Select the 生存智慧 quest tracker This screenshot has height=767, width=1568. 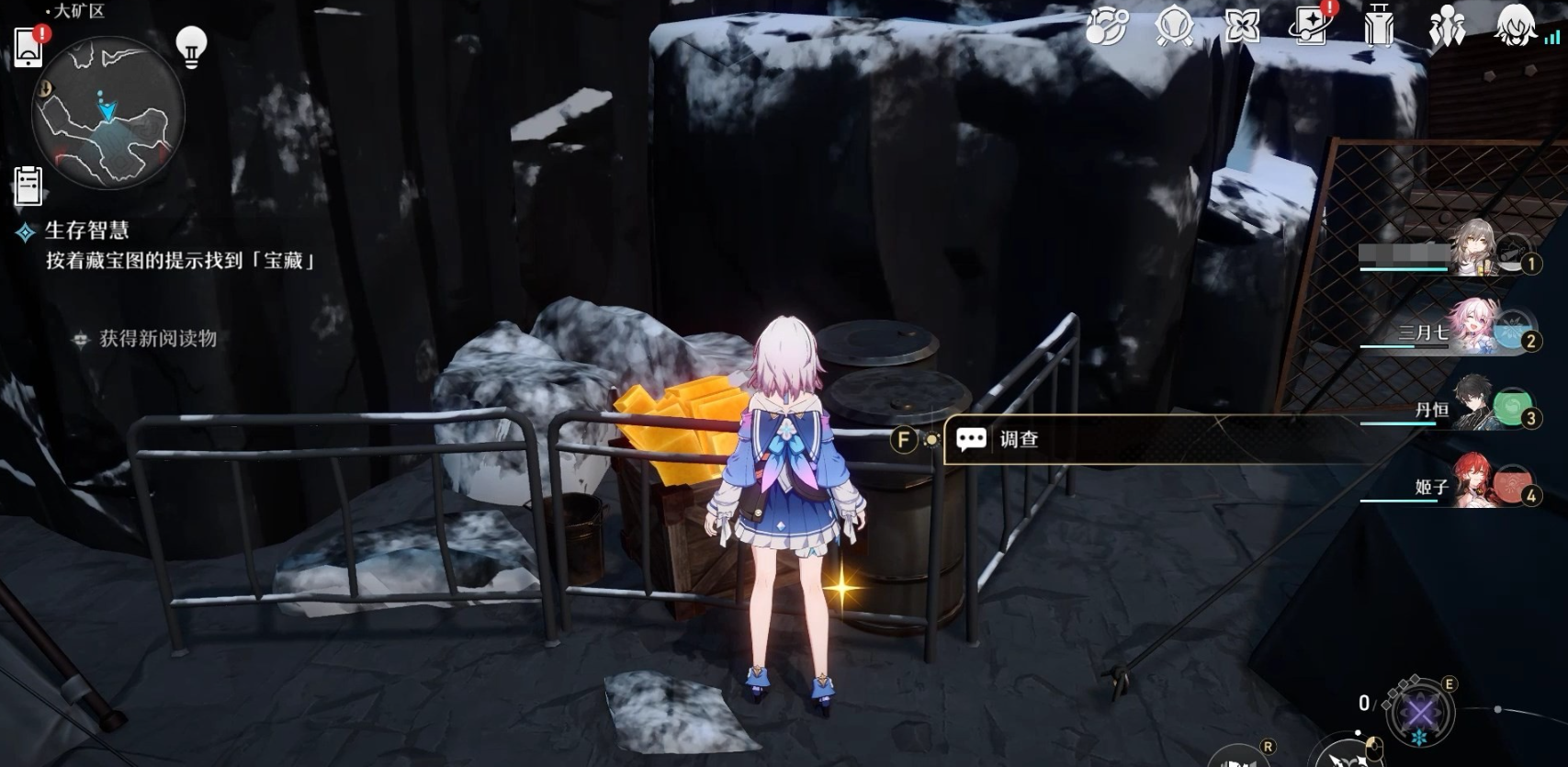pos(87,231)
